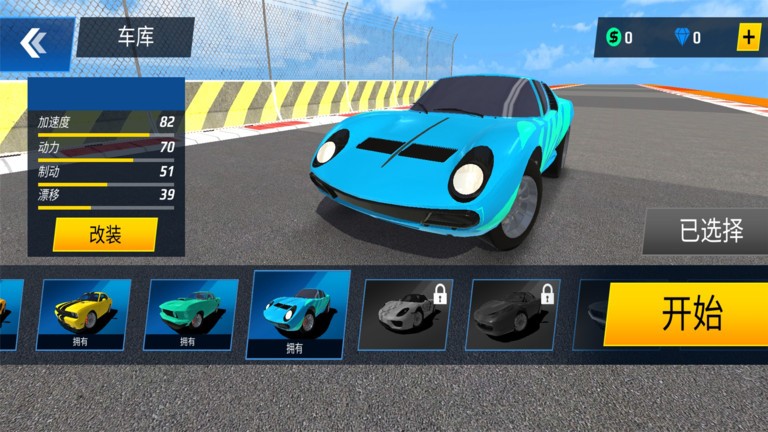Click the yellow plus add-currency button
This screenshot has width=768, height=432.
(748, 38)
